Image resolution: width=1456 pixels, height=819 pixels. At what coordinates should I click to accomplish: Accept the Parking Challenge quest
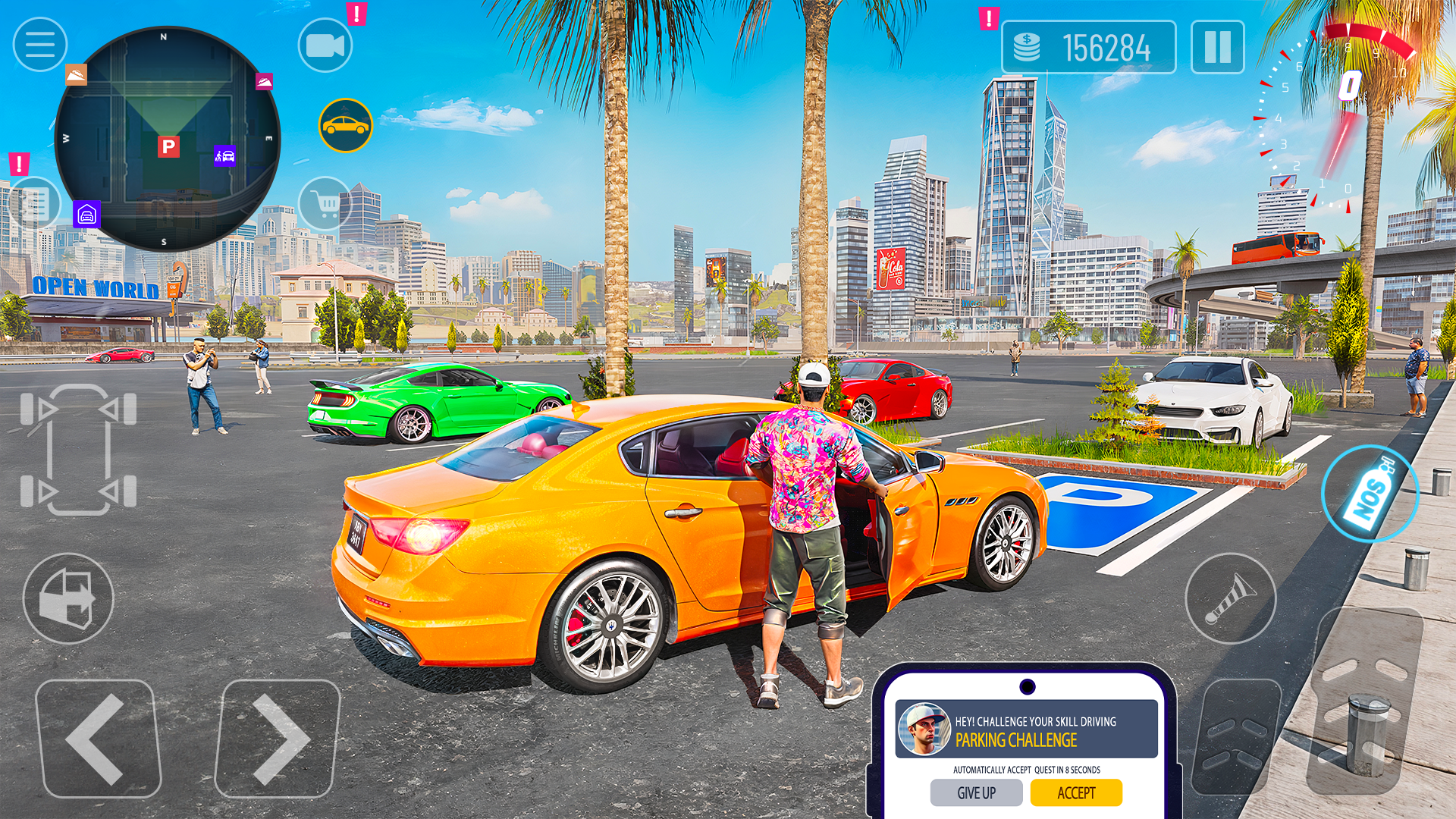1077,792
